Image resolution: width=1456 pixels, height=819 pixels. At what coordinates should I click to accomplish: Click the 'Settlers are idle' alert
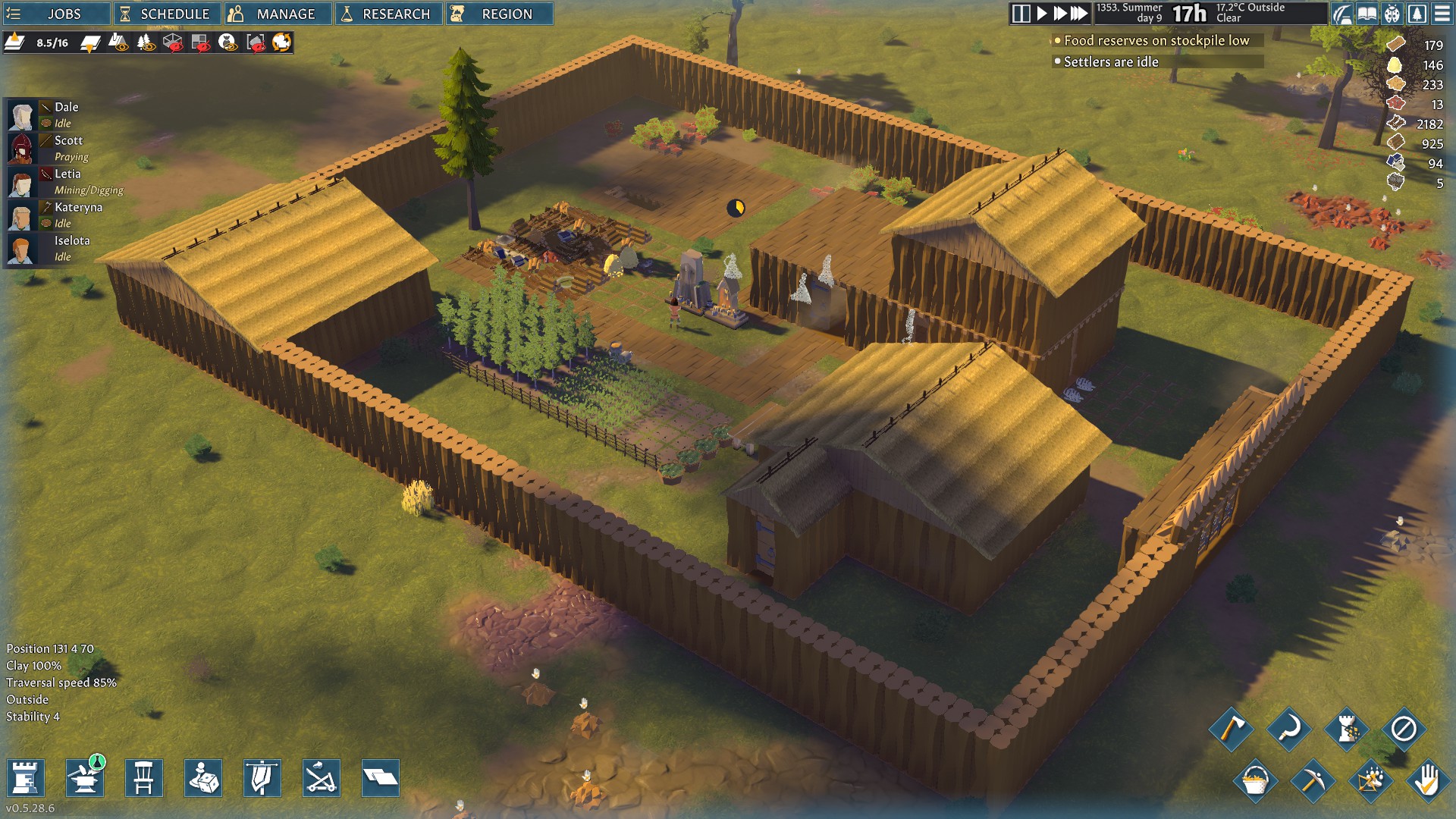[x=1111, y=62]
